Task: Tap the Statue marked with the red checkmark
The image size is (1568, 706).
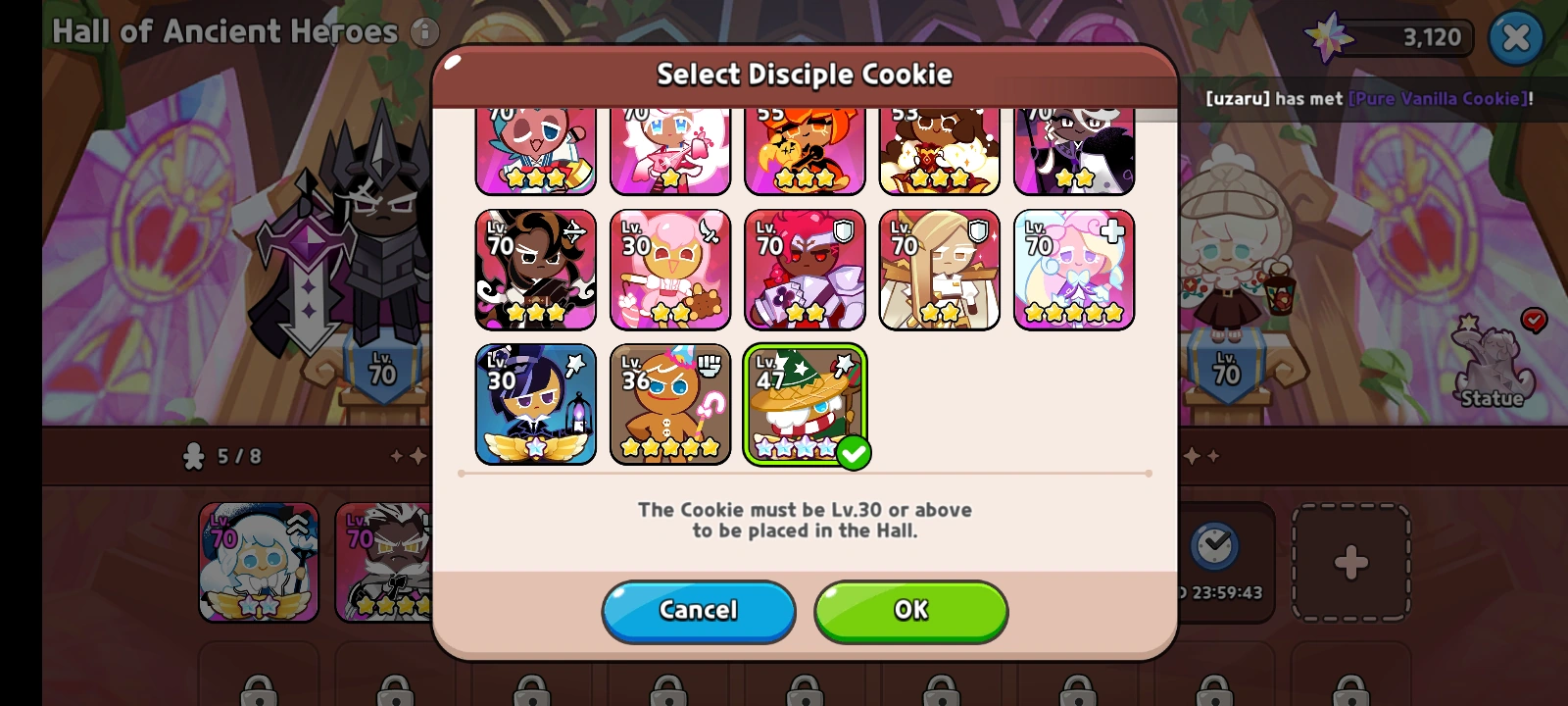Action: tap(1496, 368)
